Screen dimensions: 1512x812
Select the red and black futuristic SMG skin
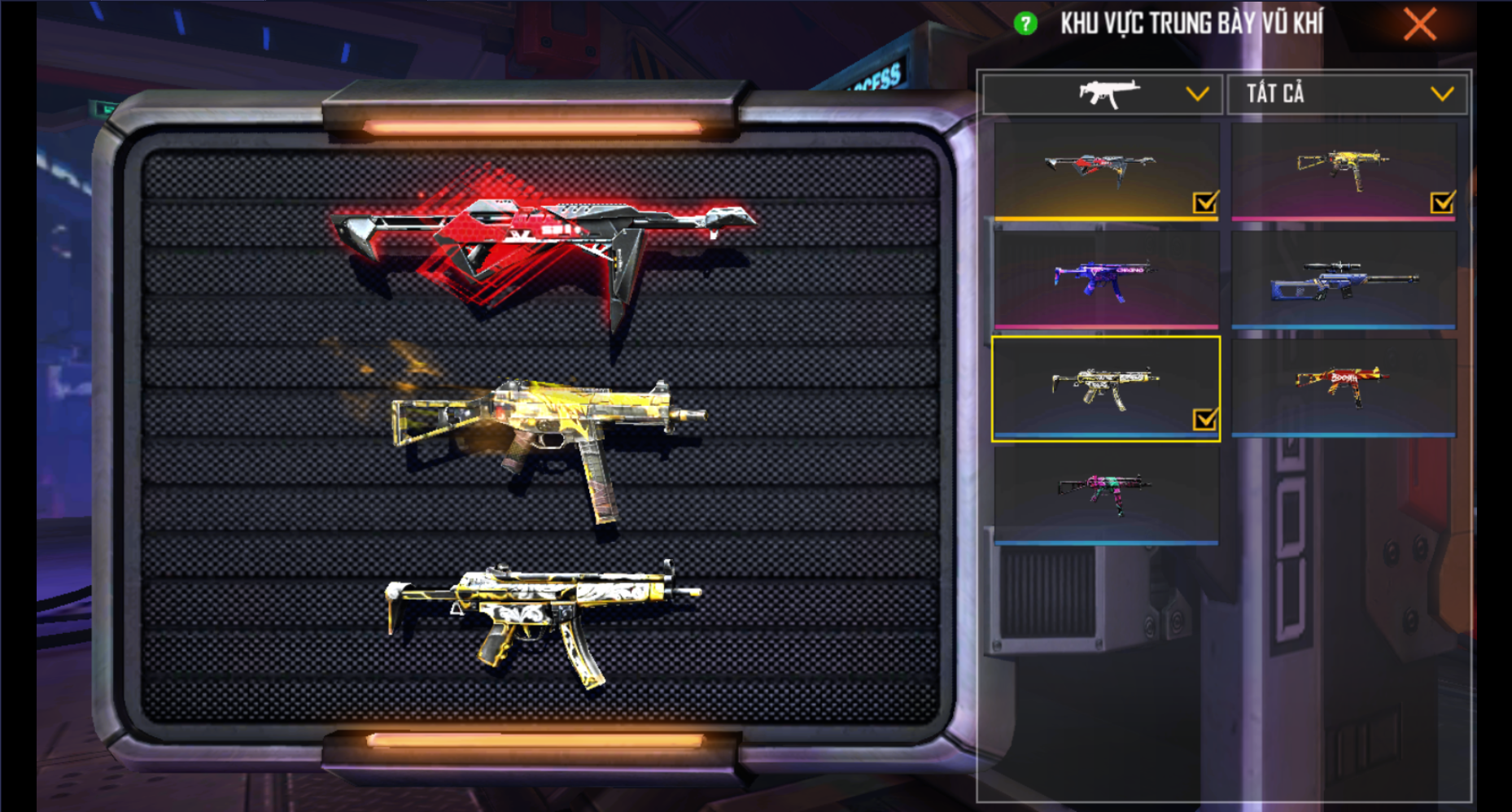[x=1105, y=171]
